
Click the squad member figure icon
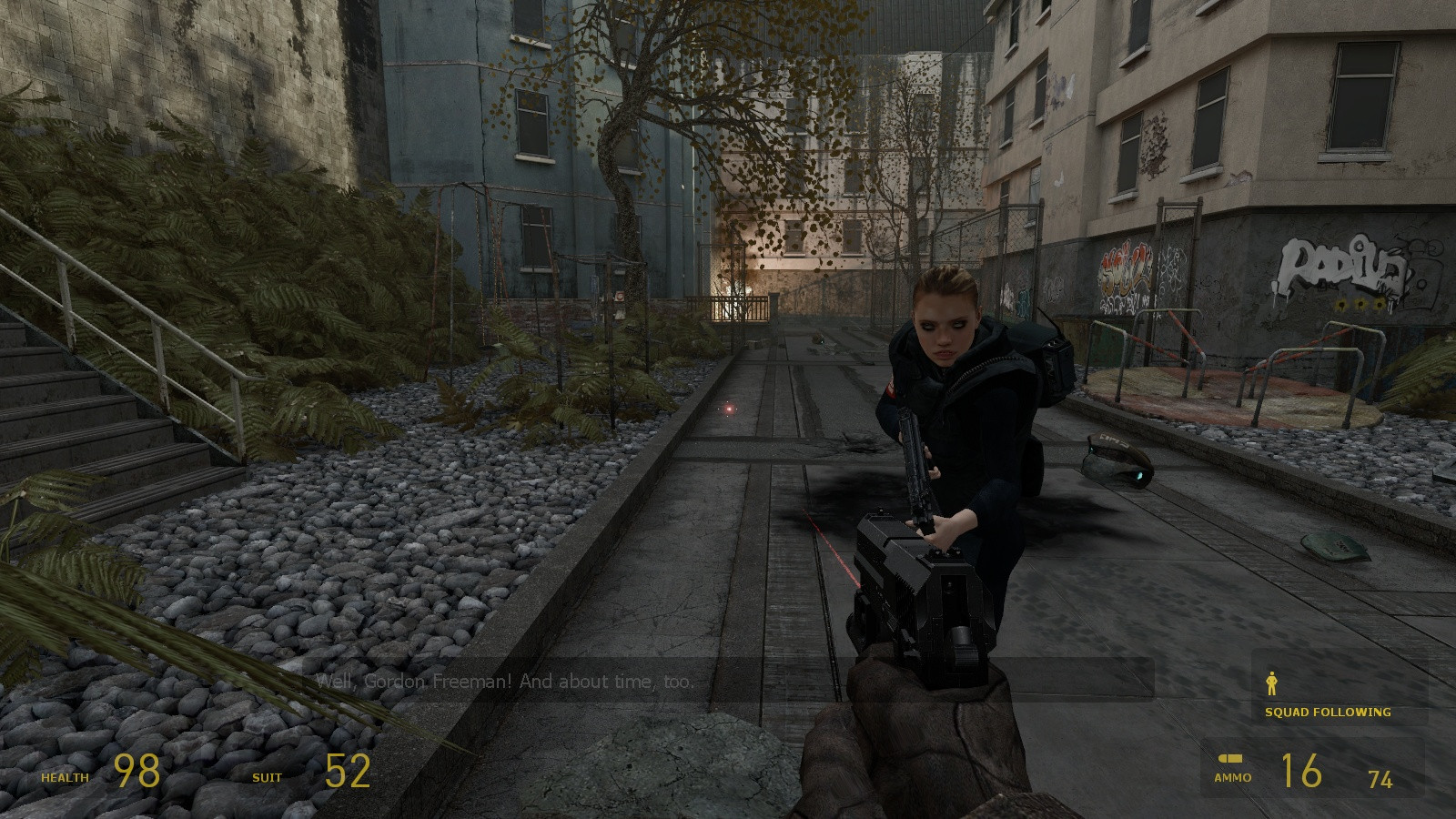click(x=1272, y=683)
